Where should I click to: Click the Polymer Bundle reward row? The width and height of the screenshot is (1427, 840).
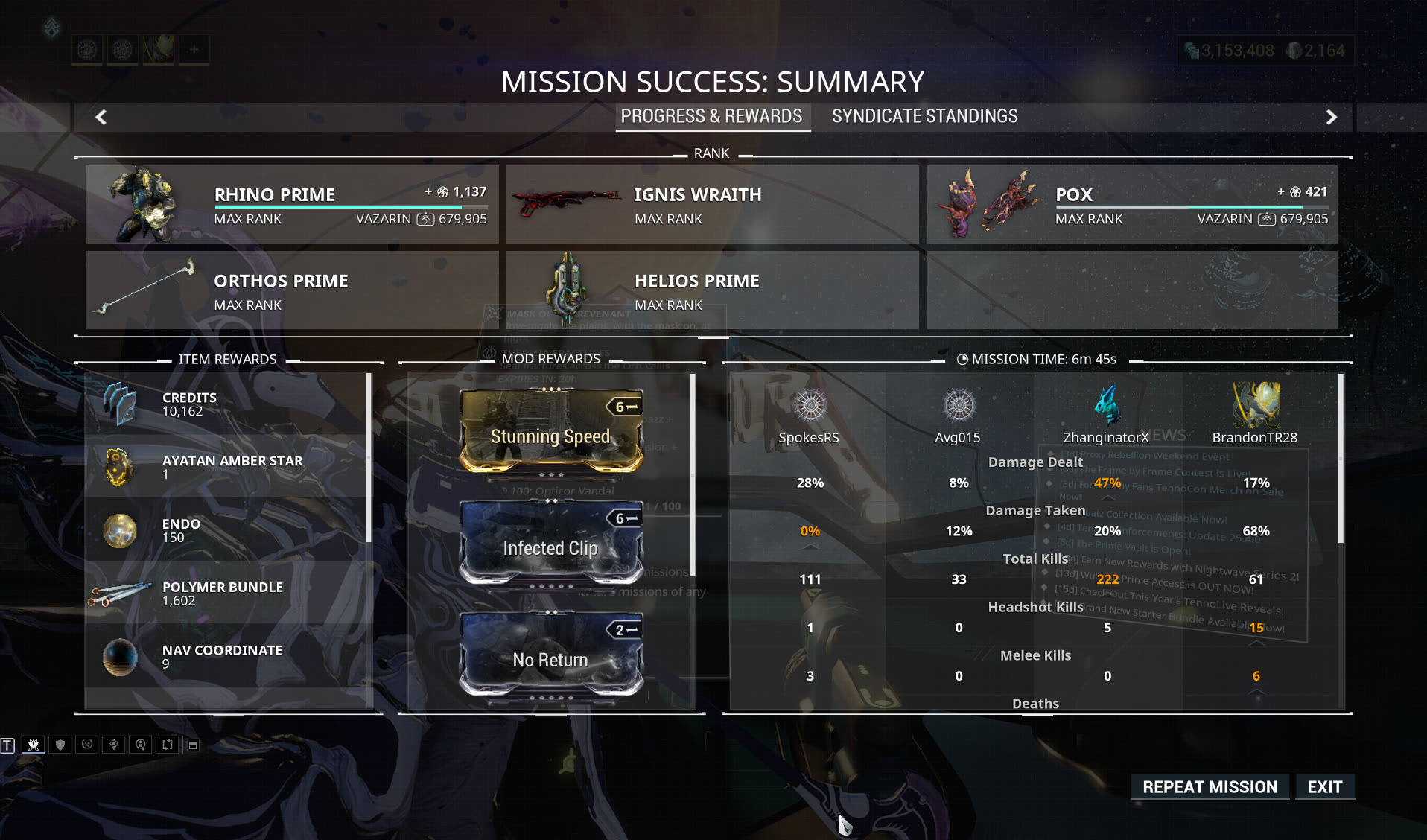pyautogui.click(x=227, y=594)
